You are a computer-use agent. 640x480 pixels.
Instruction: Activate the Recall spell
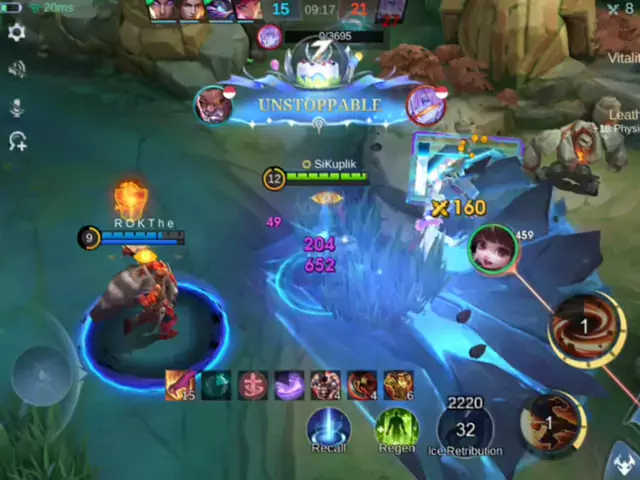[x=328, y=427]
